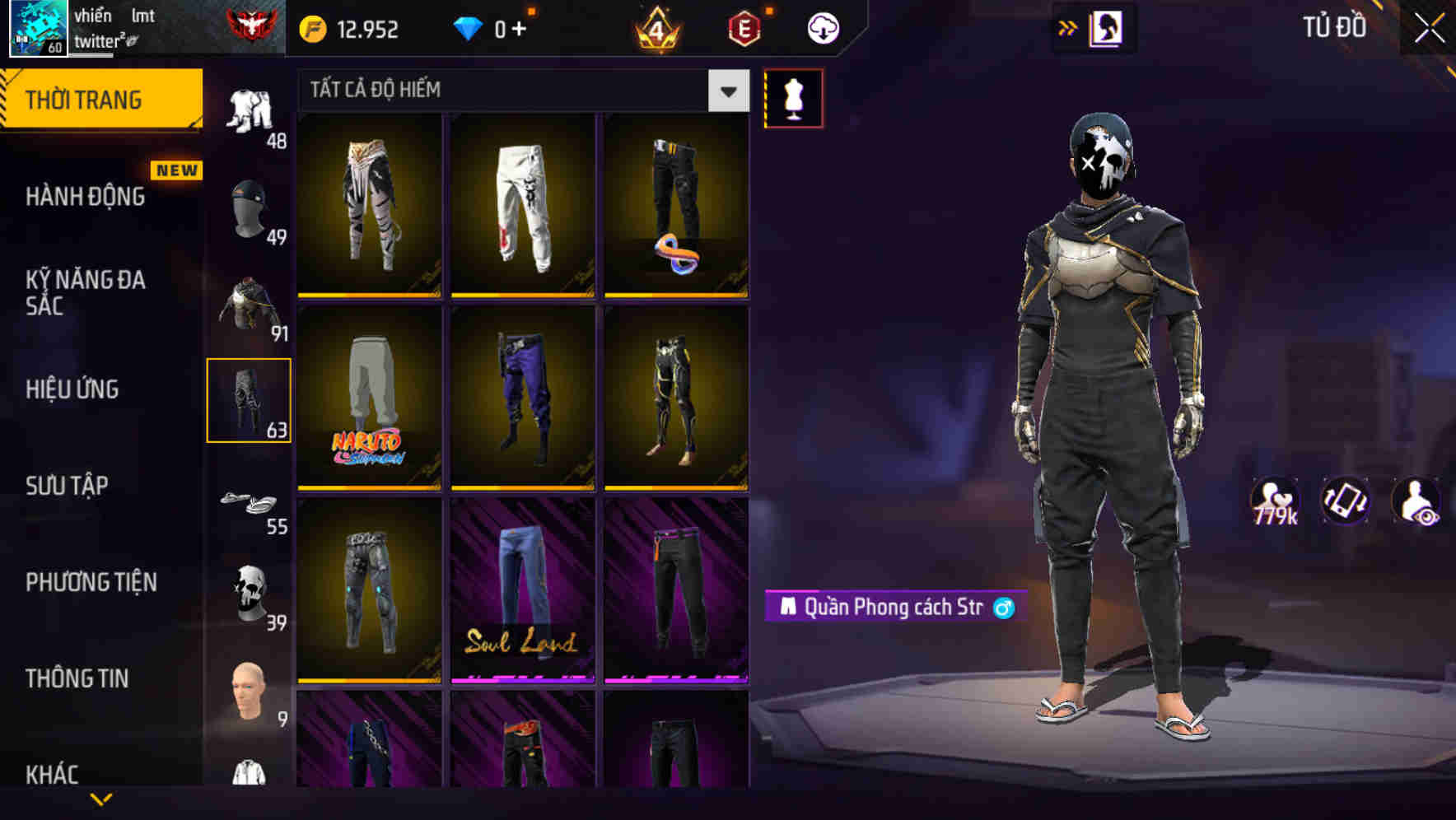Toggle the crown rank level 4 badge

[x=655, y=27]
